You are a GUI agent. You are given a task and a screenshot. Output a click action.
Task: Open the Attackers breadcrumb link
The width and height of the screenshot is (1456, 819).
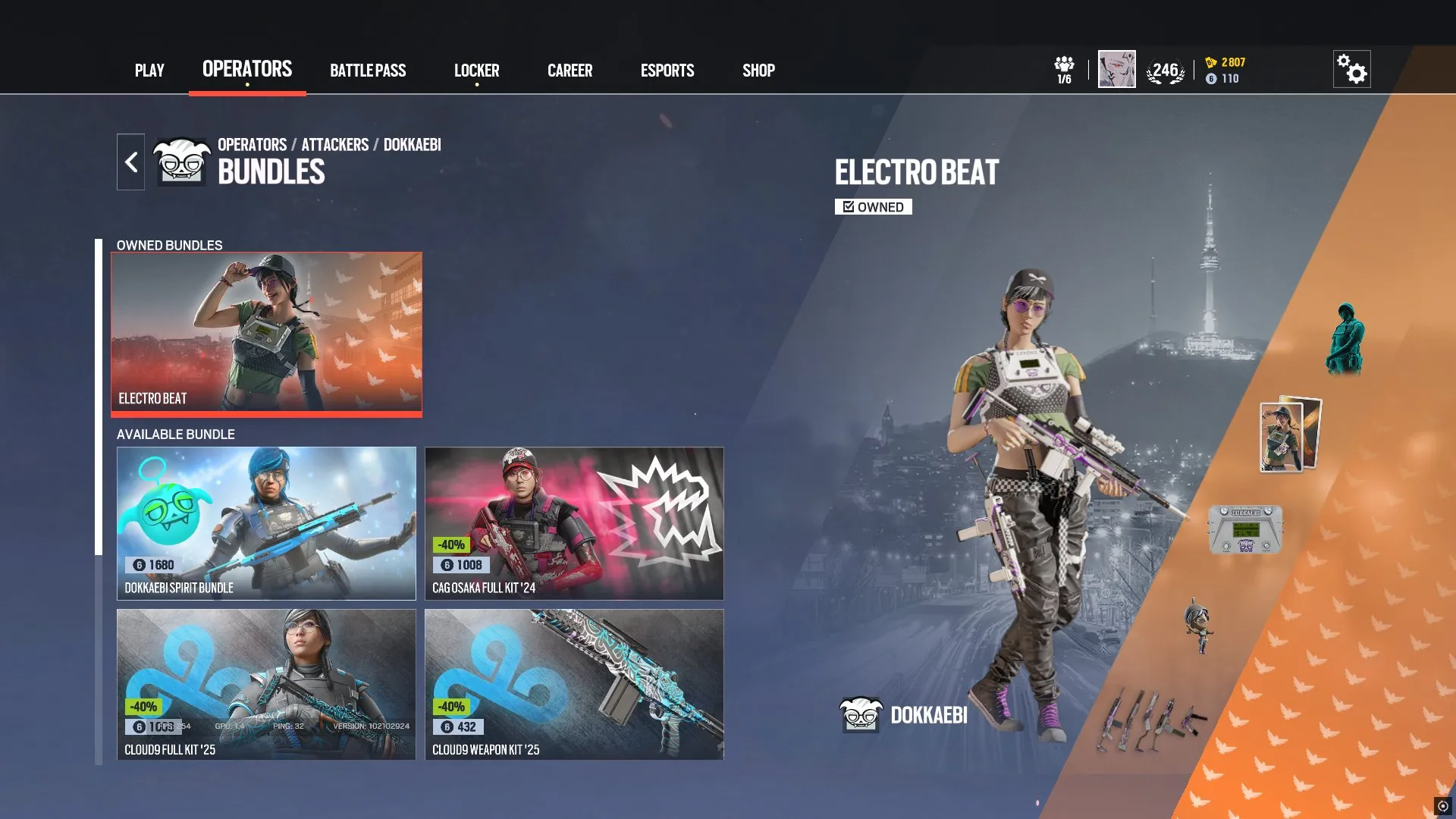click(x=334, y=145)
